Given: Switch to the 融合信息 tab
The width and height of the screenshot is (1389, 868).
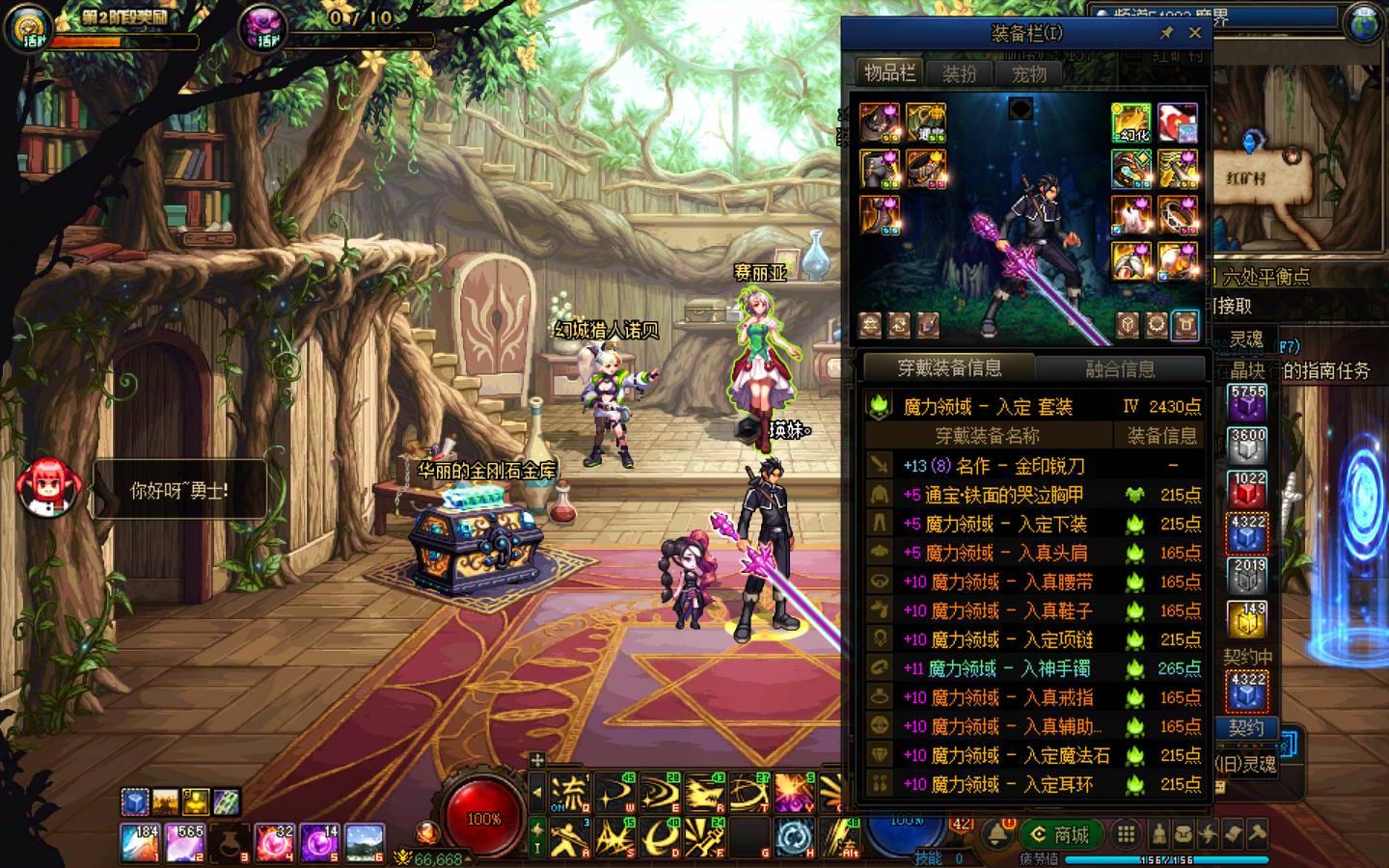Looking at the screenshot, I should (1120, 367).
